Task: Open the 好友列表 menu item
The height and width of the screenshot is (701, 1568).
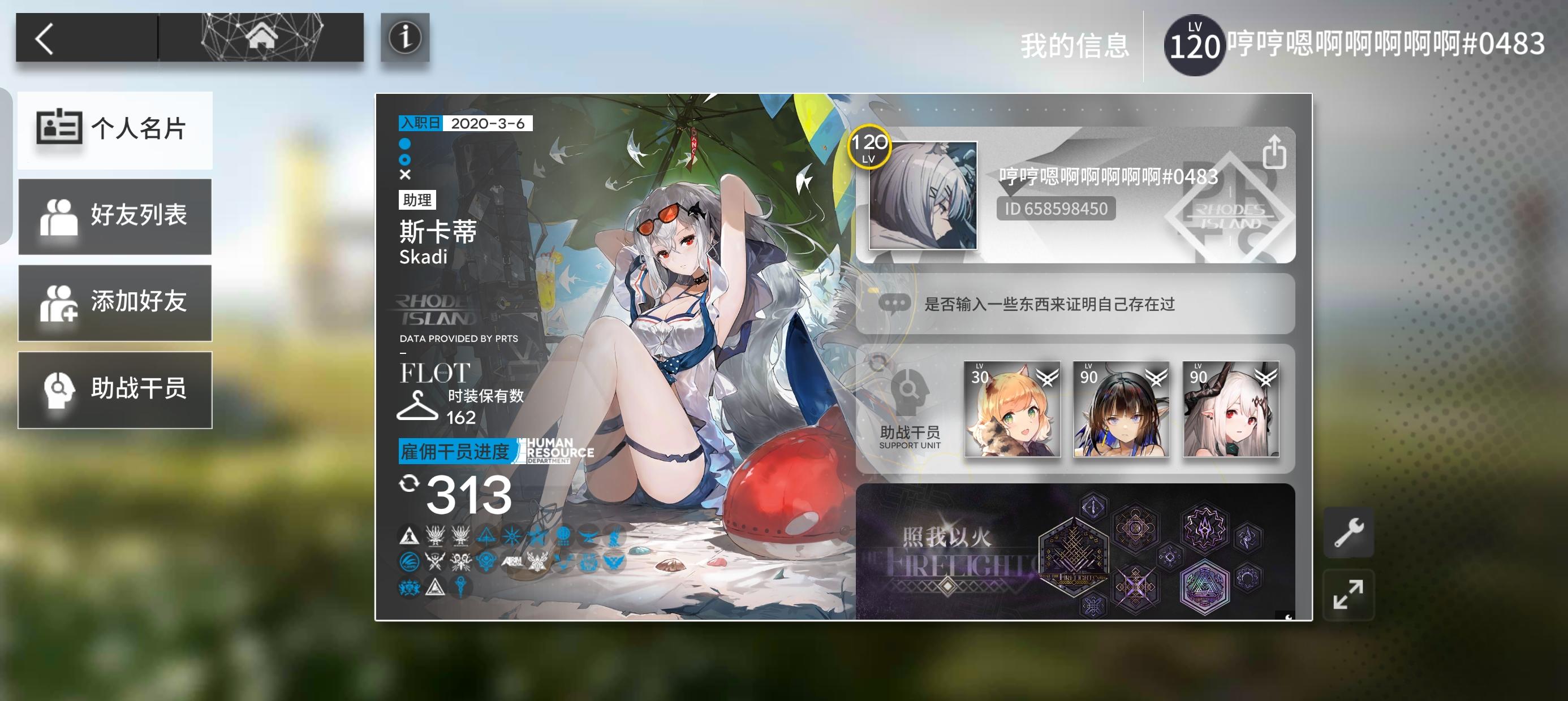Action: [x=115, y=216]
